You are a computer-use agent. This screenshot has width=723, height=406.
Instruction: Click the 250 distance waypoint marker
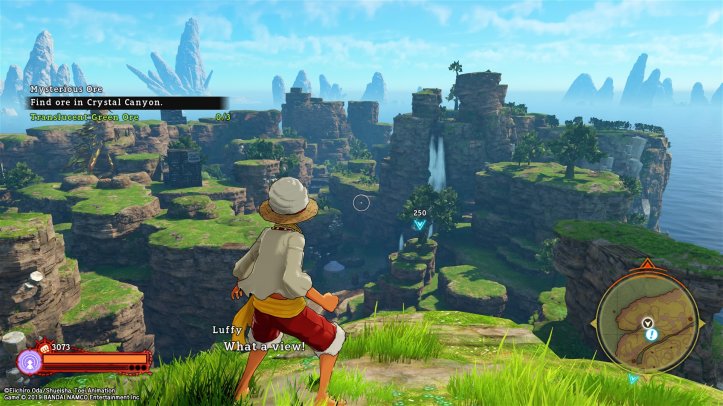click(x=419, y=224)
